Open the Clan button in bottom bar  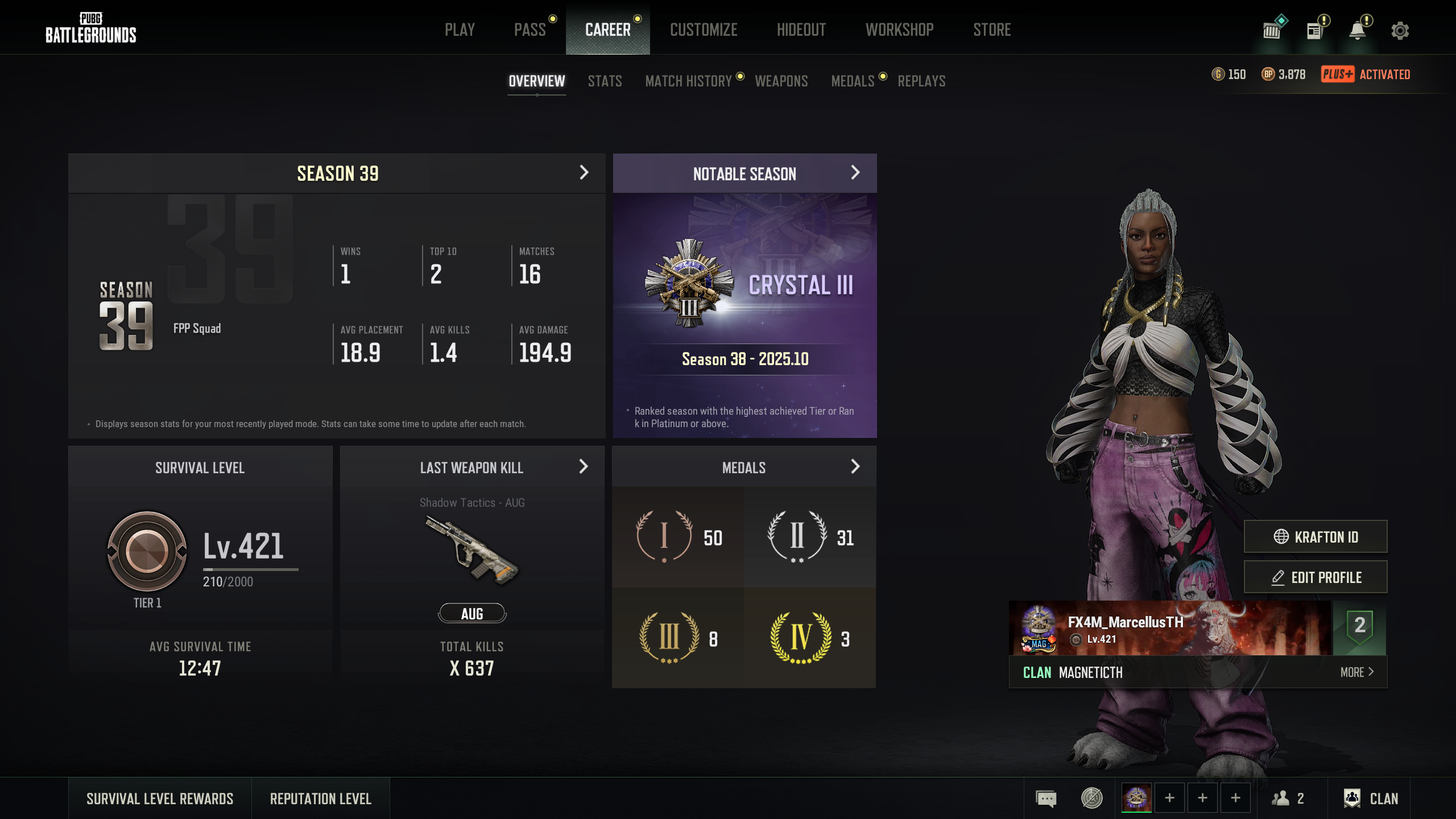(1371, 799)
